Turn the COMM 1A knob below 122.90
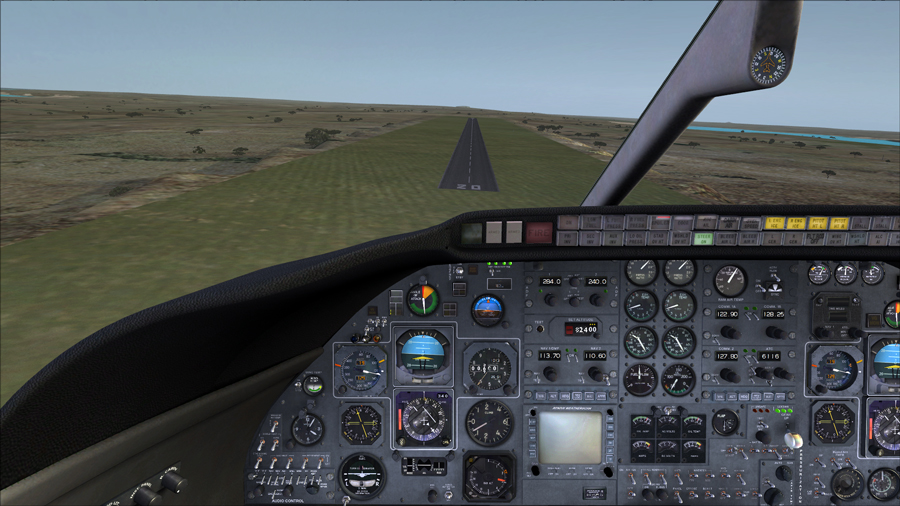900x506 pixels. (x=729, y=331)
